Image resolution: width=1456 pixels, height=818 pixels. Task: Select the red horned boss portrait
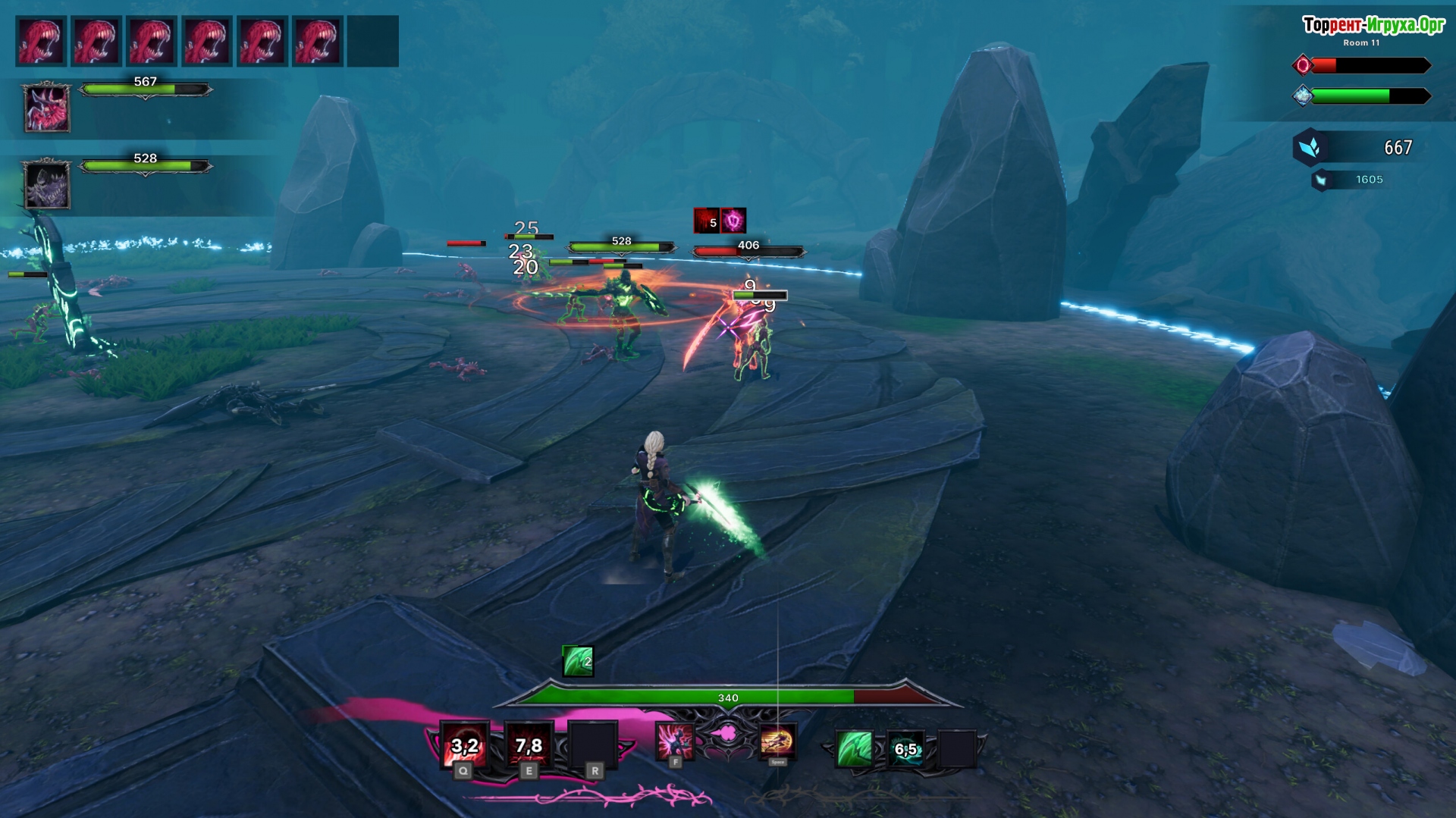(x=47, y=108)
